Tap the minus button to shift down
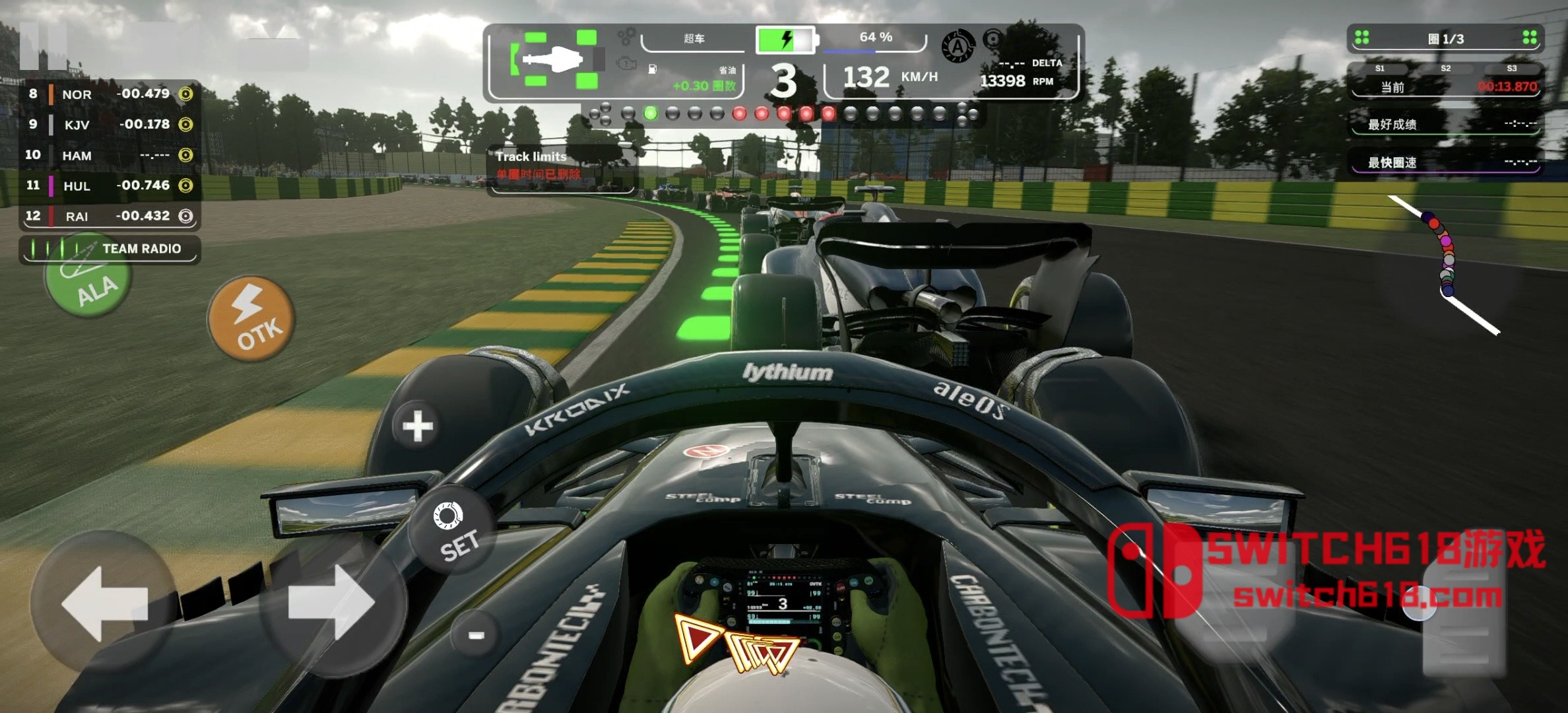 tap(476, 635)
